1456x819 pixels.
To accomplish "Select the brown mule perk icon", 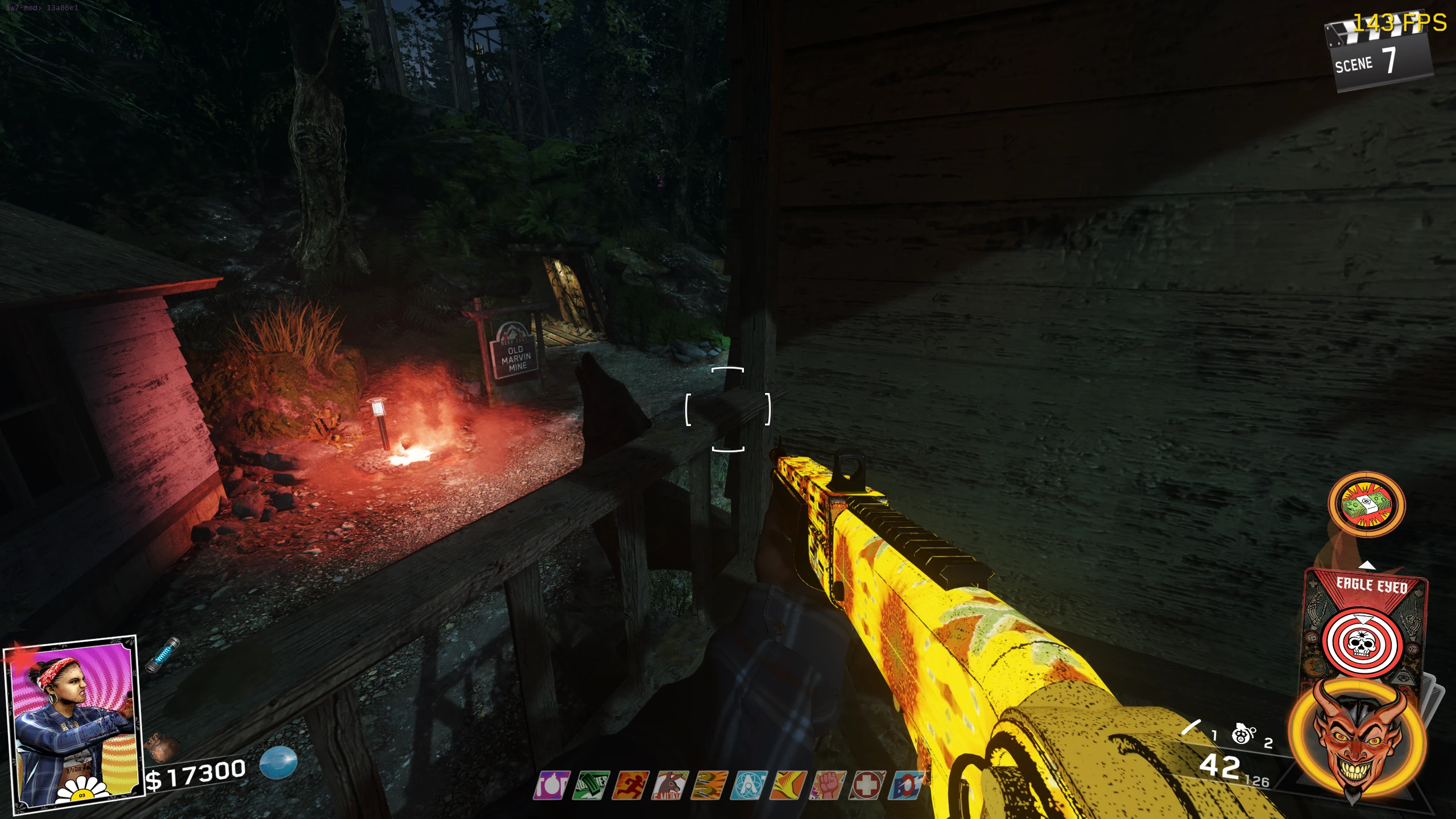I will coord(671,785).
